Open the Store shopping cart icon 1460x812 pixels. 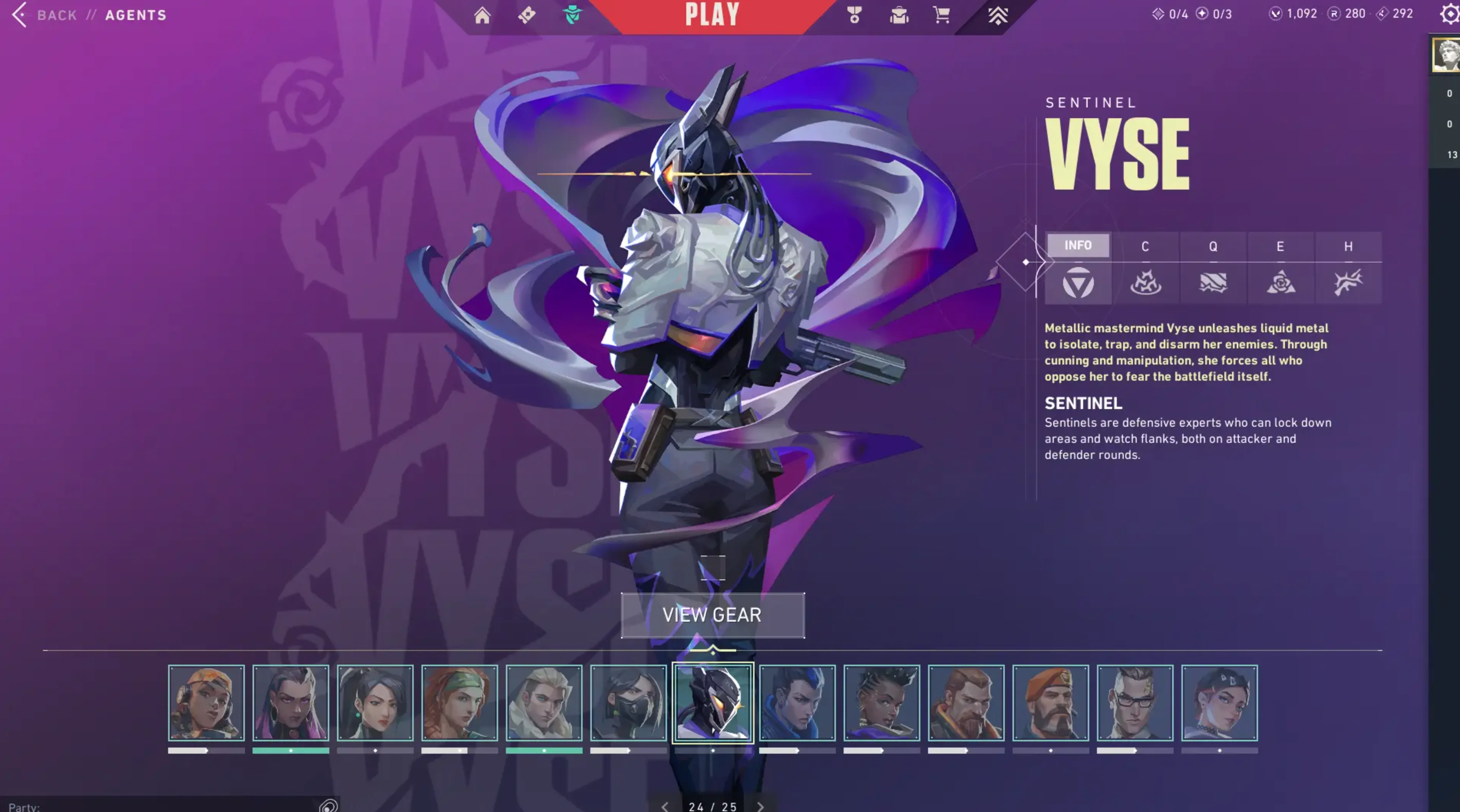(x=941, y=15)
